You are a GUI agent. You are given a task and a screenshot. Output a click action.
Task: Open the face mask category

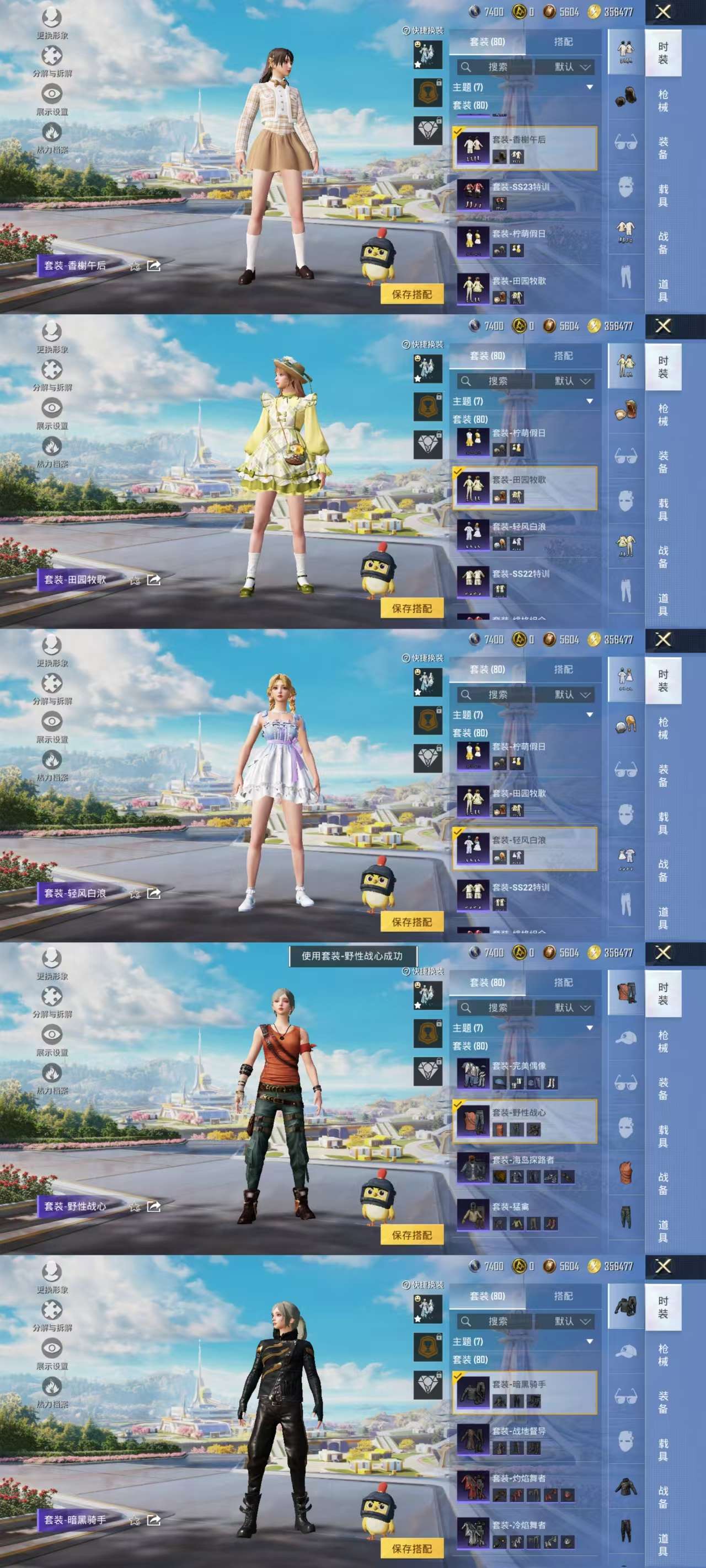pos(625,187)
